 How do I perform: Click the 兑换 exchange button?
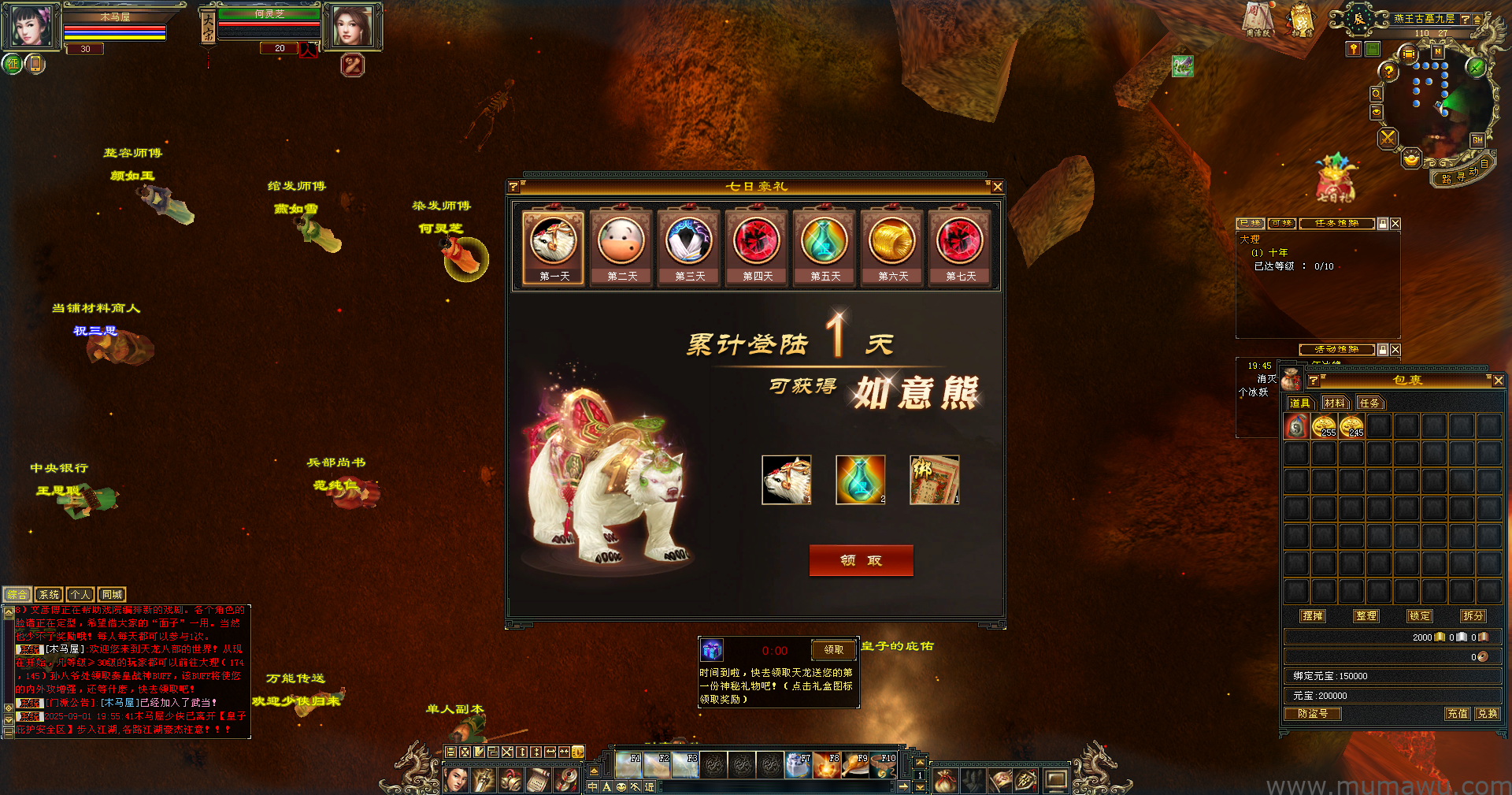coord(1488,714)
